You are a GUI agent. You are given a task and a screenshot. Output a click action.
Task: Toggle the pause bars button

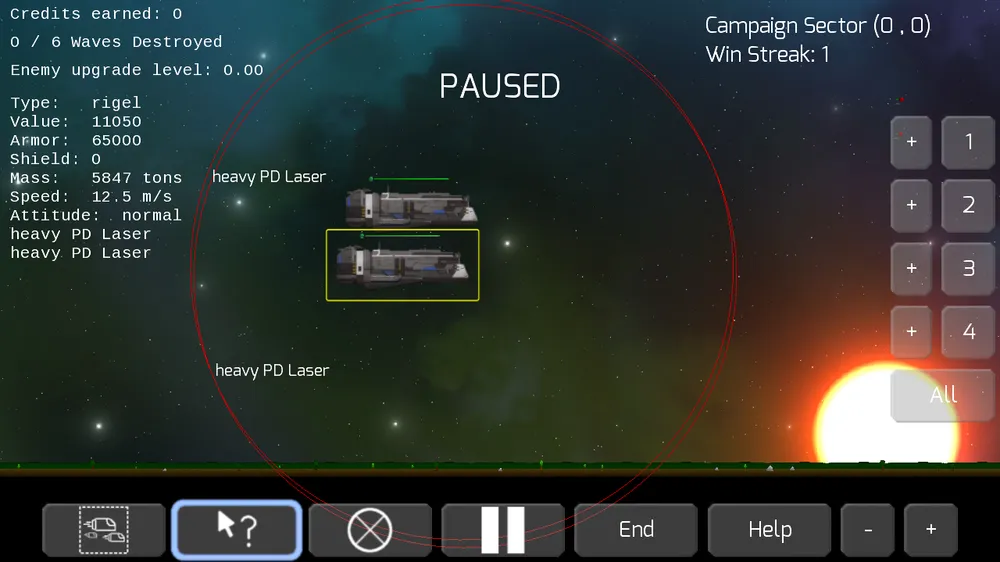pos(502,529)
